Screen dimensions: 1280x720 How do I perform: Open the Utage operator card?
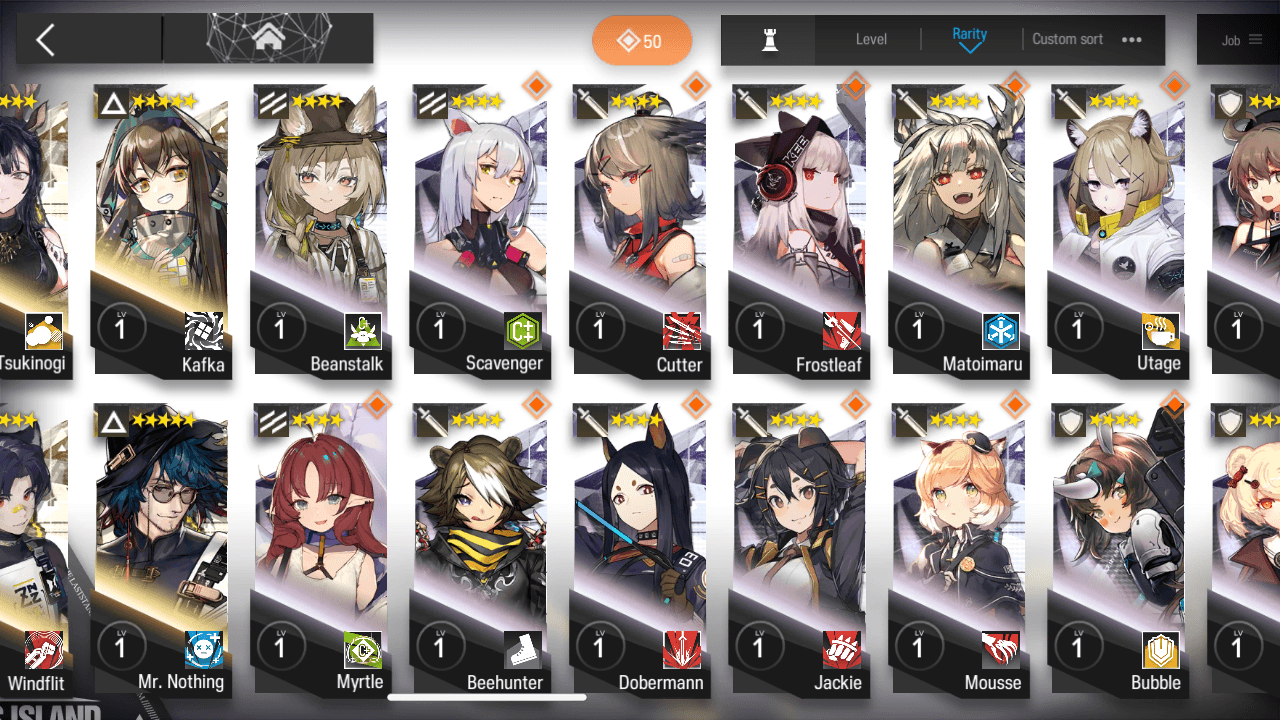1118,230
